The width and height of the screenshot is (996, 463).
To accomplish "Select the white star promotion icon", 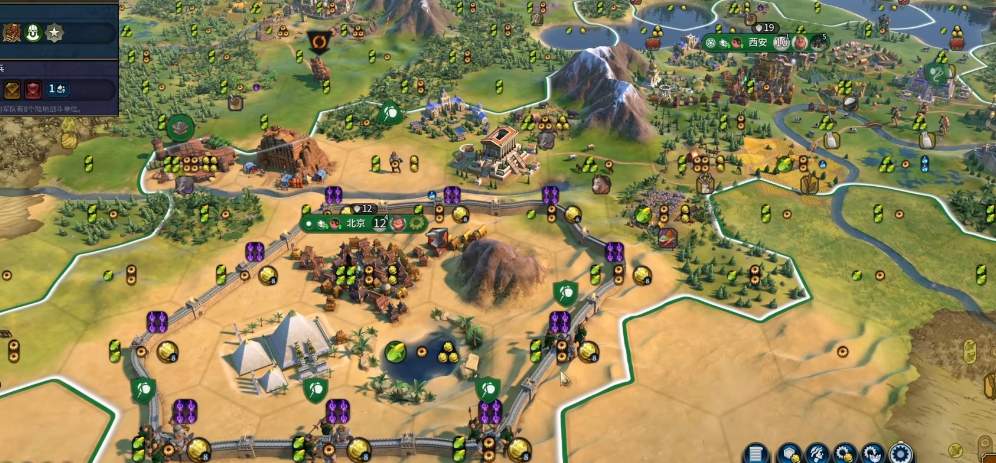I will (53, 32).
